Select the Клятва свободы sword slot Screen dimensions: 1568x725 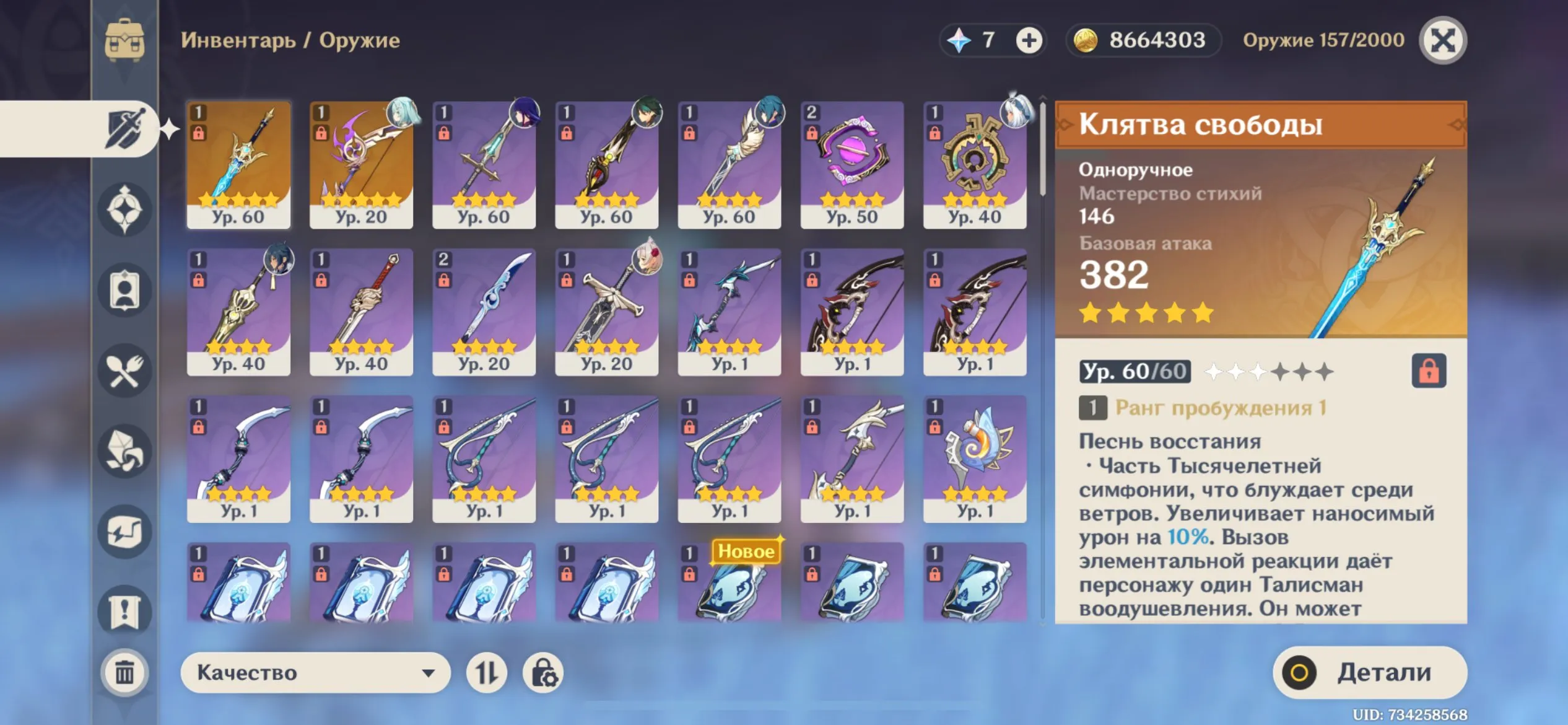(238, 165)
